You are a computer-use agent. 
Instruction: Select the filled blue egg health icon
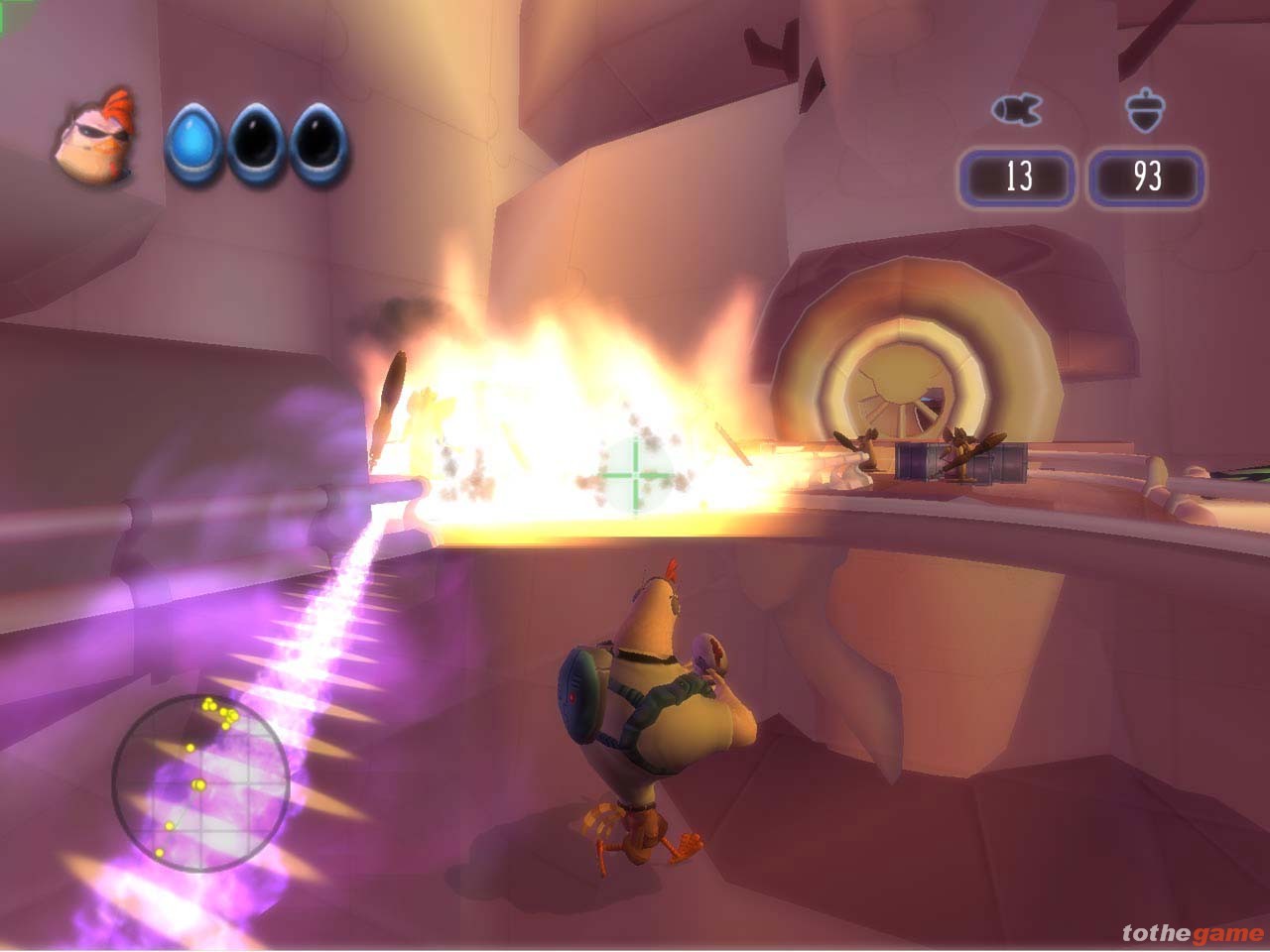pyautogui.click(x=193, y=145)
